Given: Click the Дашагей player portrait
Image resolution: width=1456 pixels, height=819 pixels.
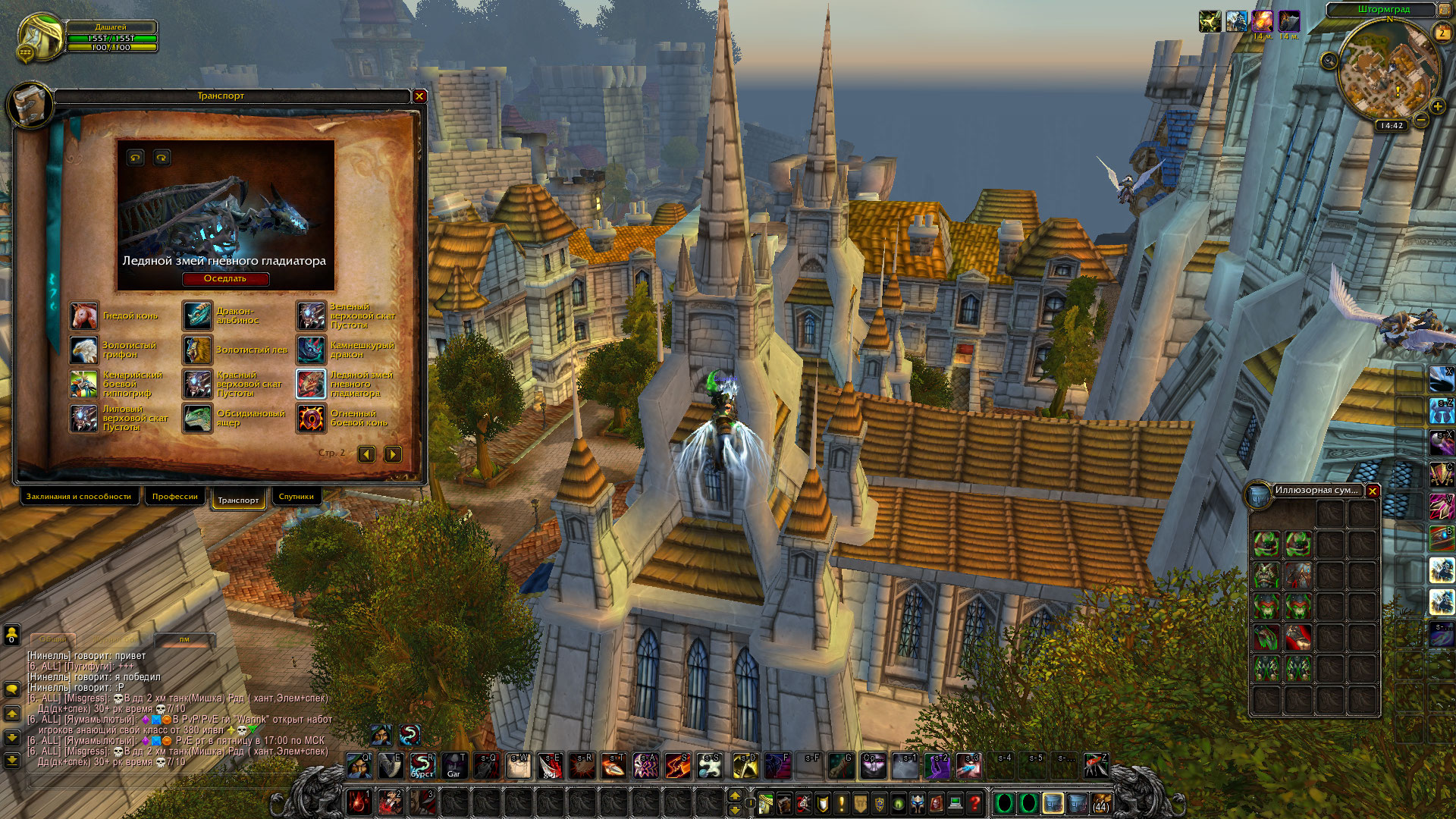Looking at the screenshot, I should [40, 36].
